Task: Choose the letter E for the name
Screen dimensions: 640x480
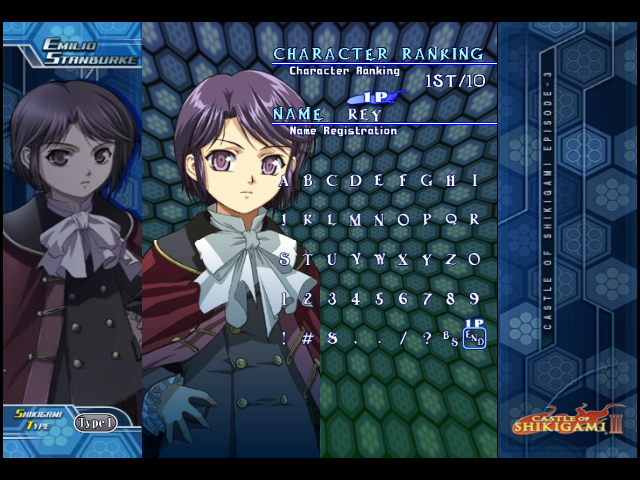Action: pos(380,181)
